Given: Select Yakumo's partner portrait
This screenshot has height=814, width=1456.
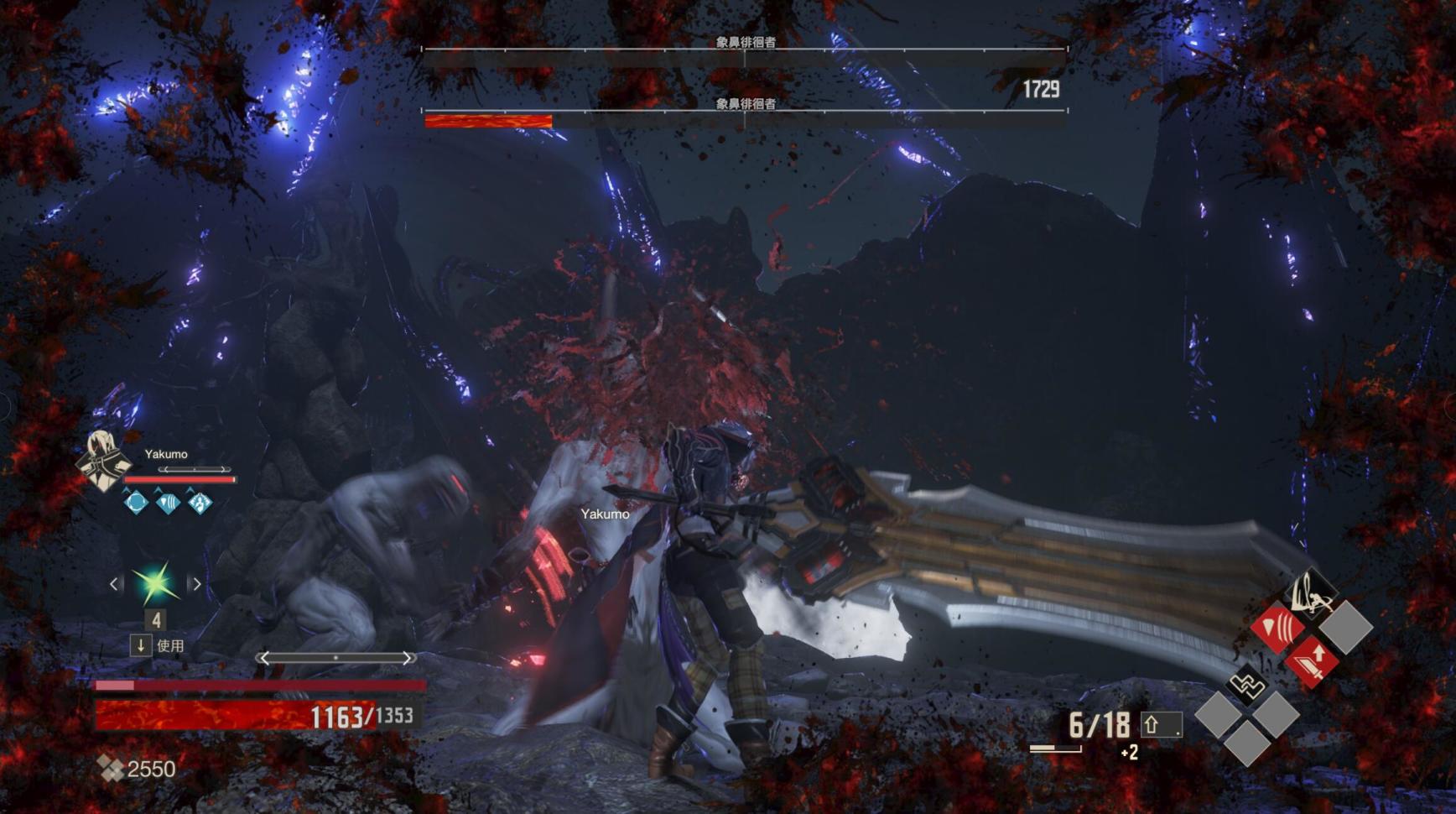Looking at the screenshot, I should point(102,461).
